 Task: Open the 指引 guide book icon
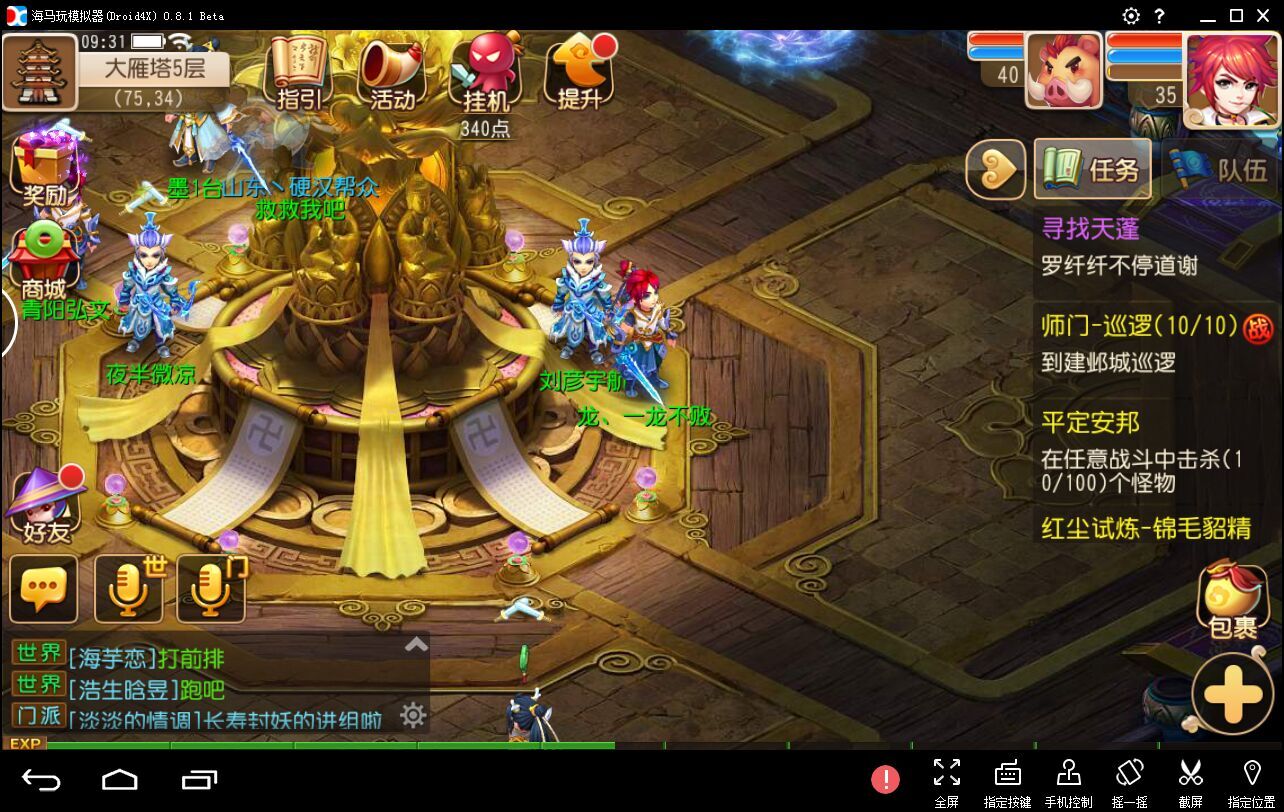coord(299,72)
